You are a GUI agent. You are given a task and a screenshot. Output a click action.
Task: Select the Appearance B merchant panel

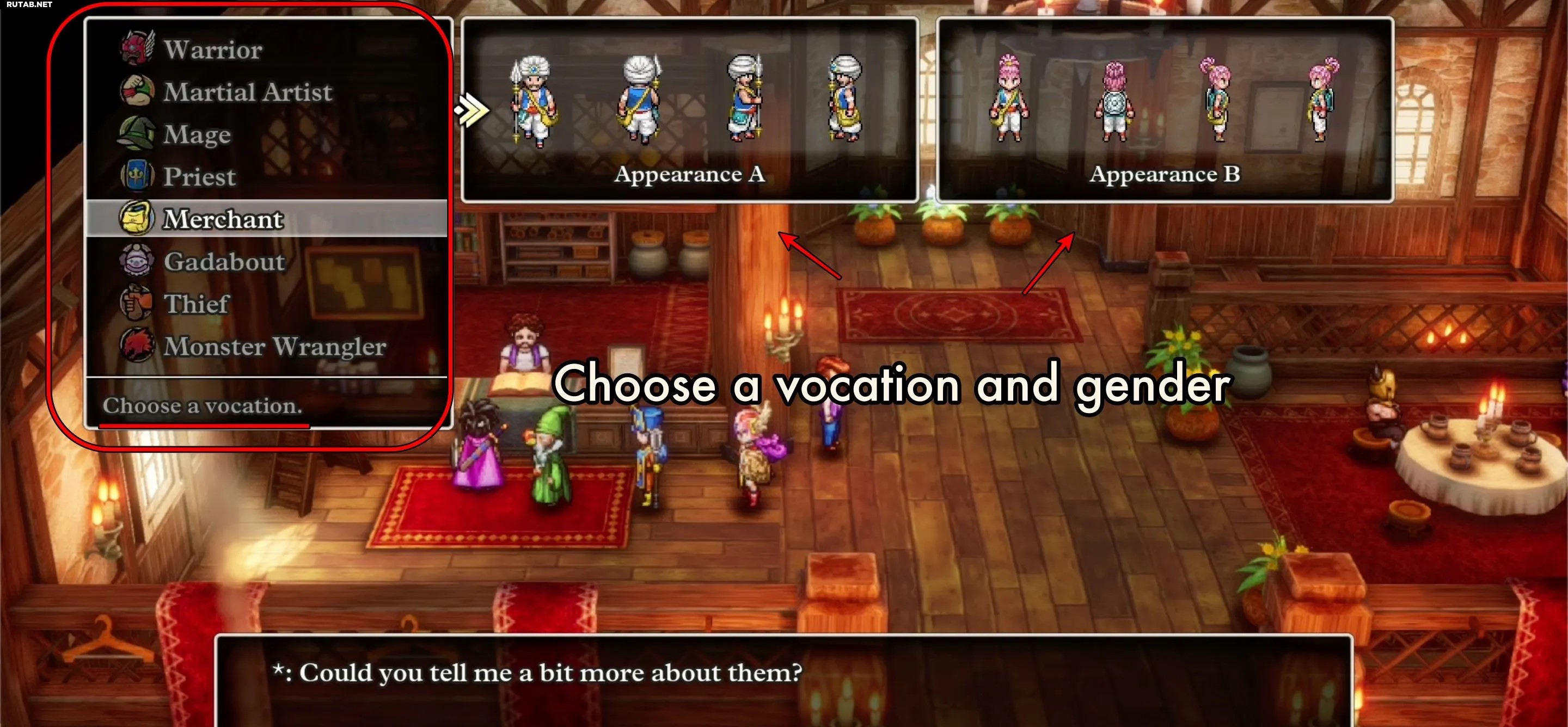pyautogui.click(x=1165, y=110)
